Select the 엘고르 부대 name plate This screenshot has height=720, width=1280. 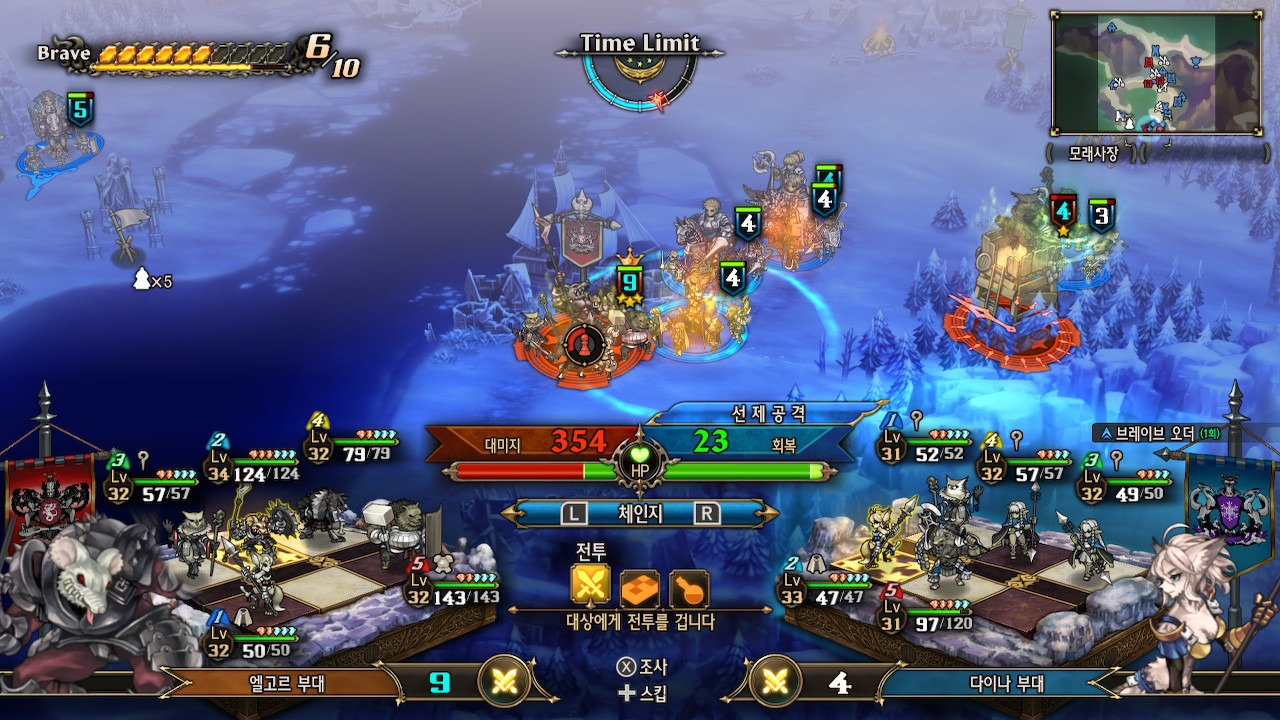click(x=288, y=684)
